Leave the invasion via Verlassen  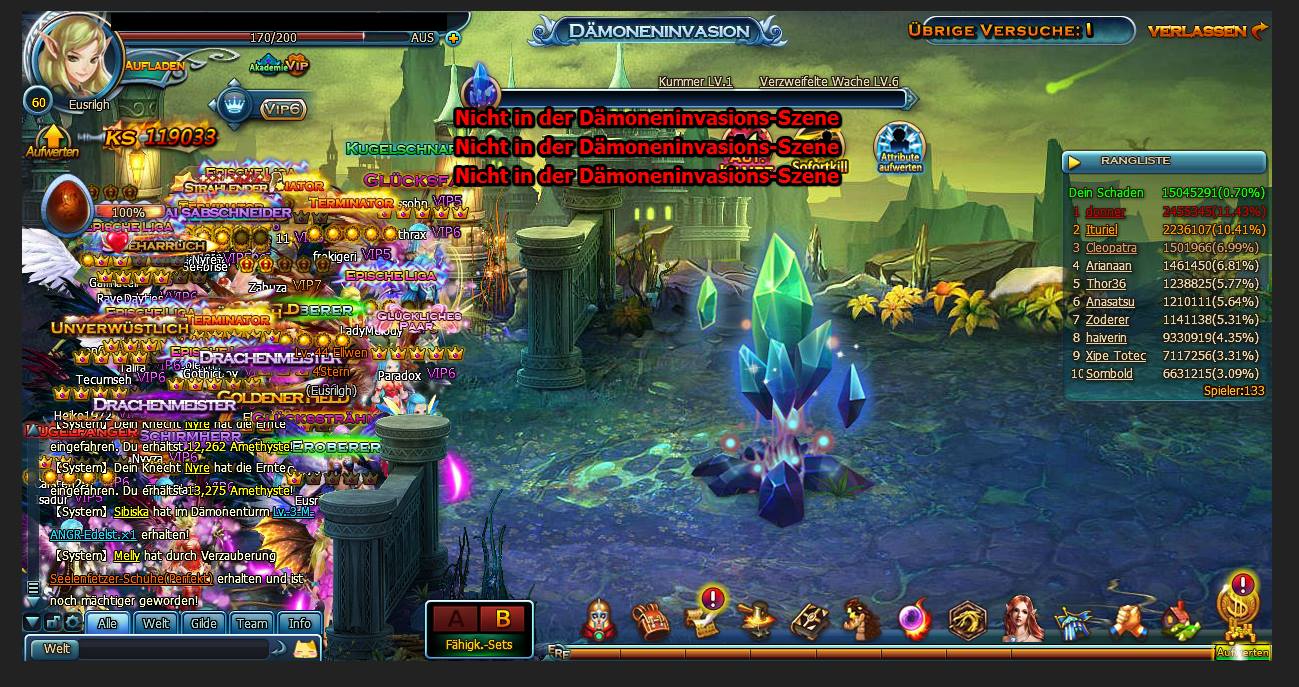point(1206,31)
